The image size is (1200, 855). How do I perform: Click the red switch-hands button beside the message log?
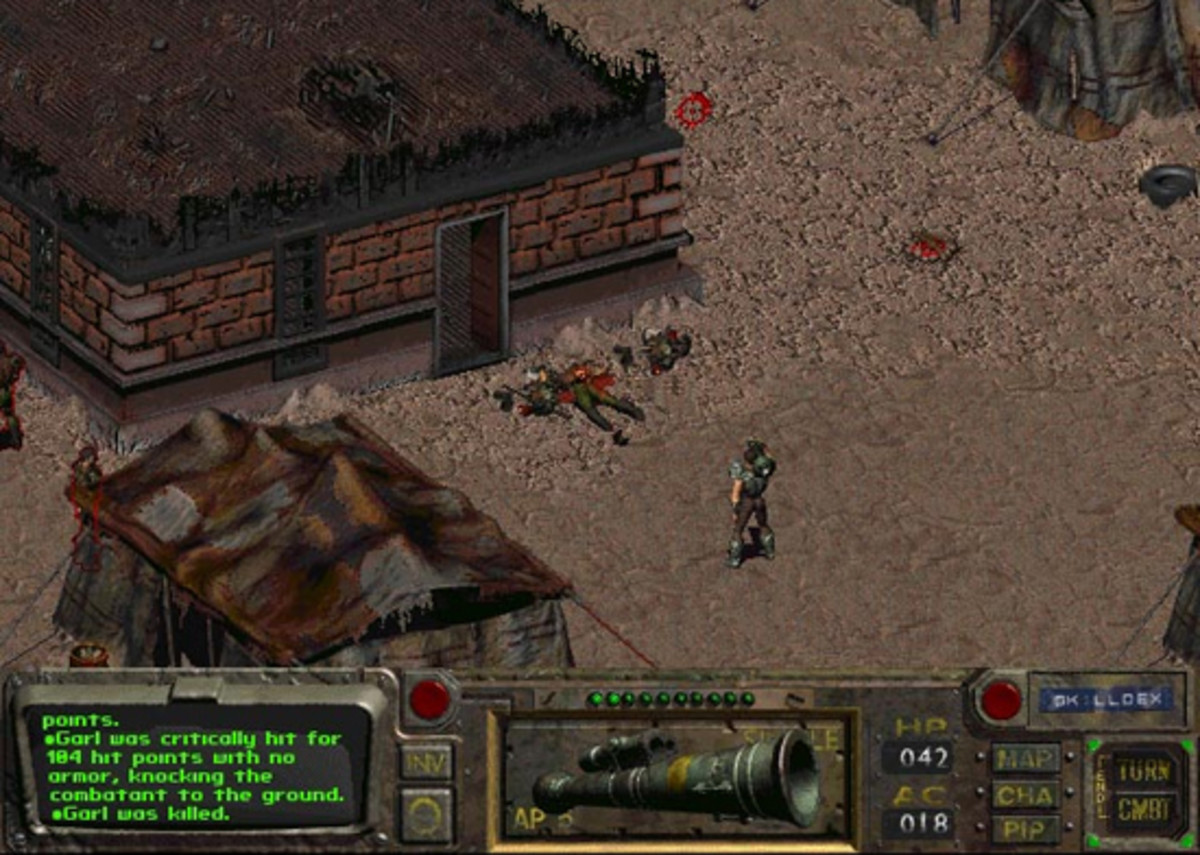point(430,699)
